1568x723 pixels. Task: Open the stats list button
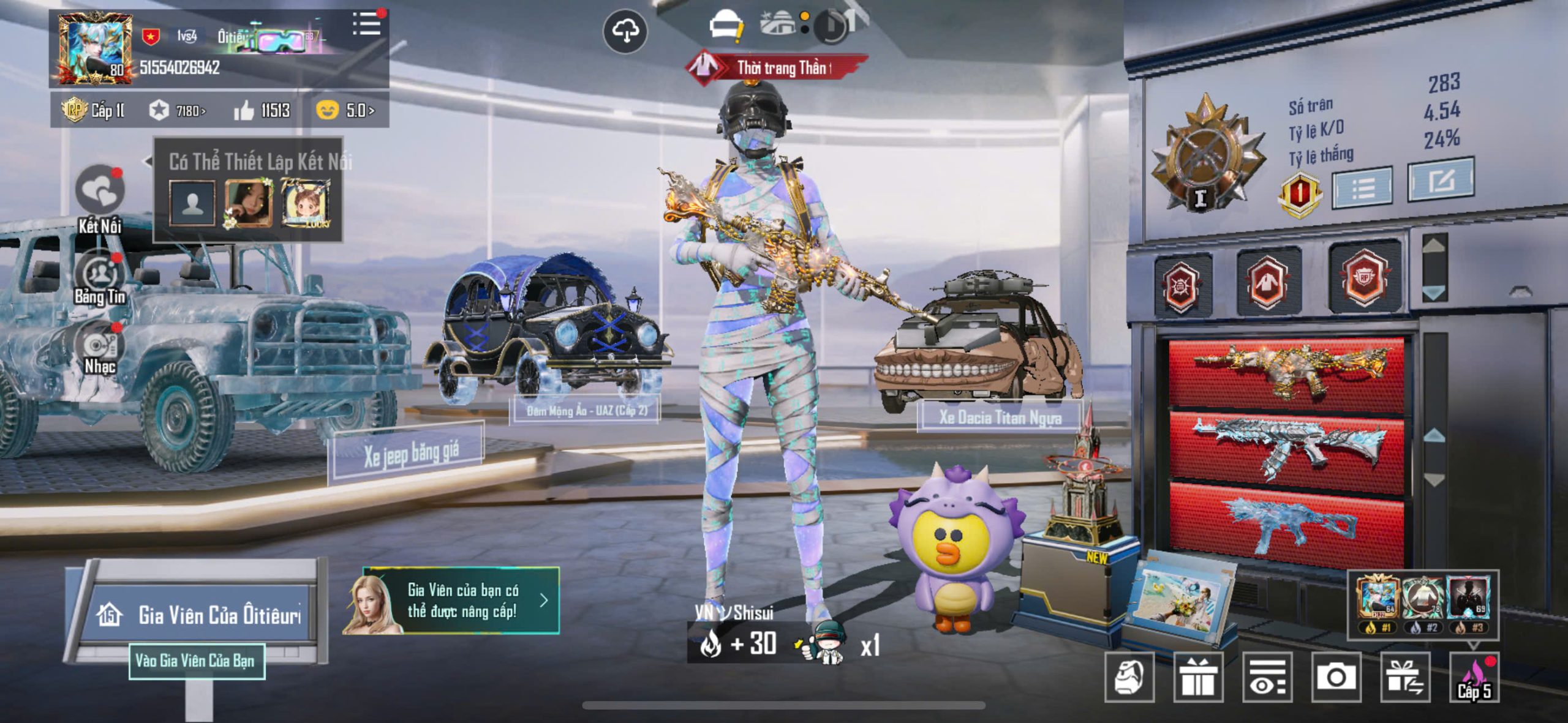tap(1362, 188)
